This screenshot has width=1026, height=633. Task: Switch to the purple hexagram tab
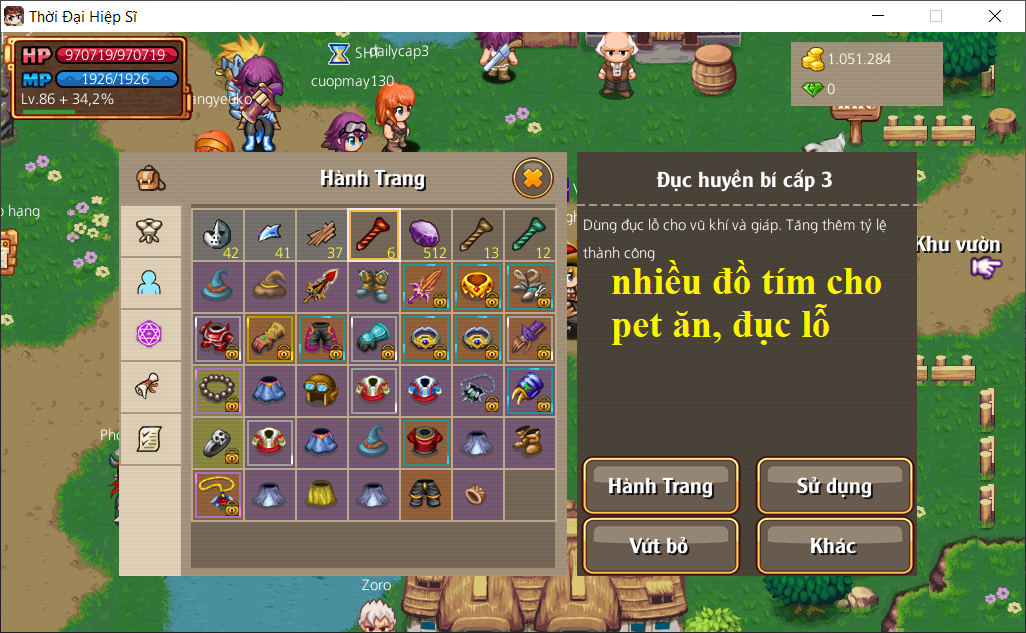pos(150,335)
